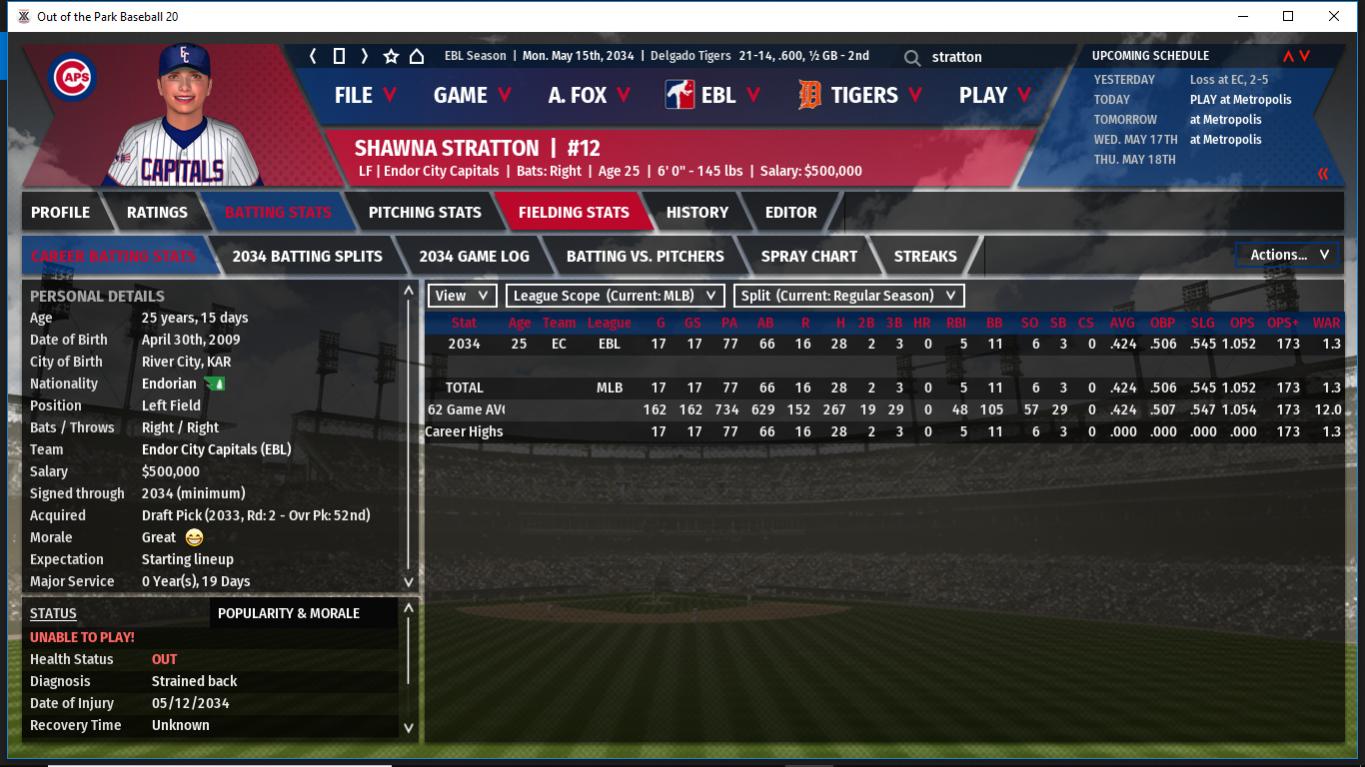Open the League Scope dropdown
This screenshot has width=1365, height=767.
615,296
